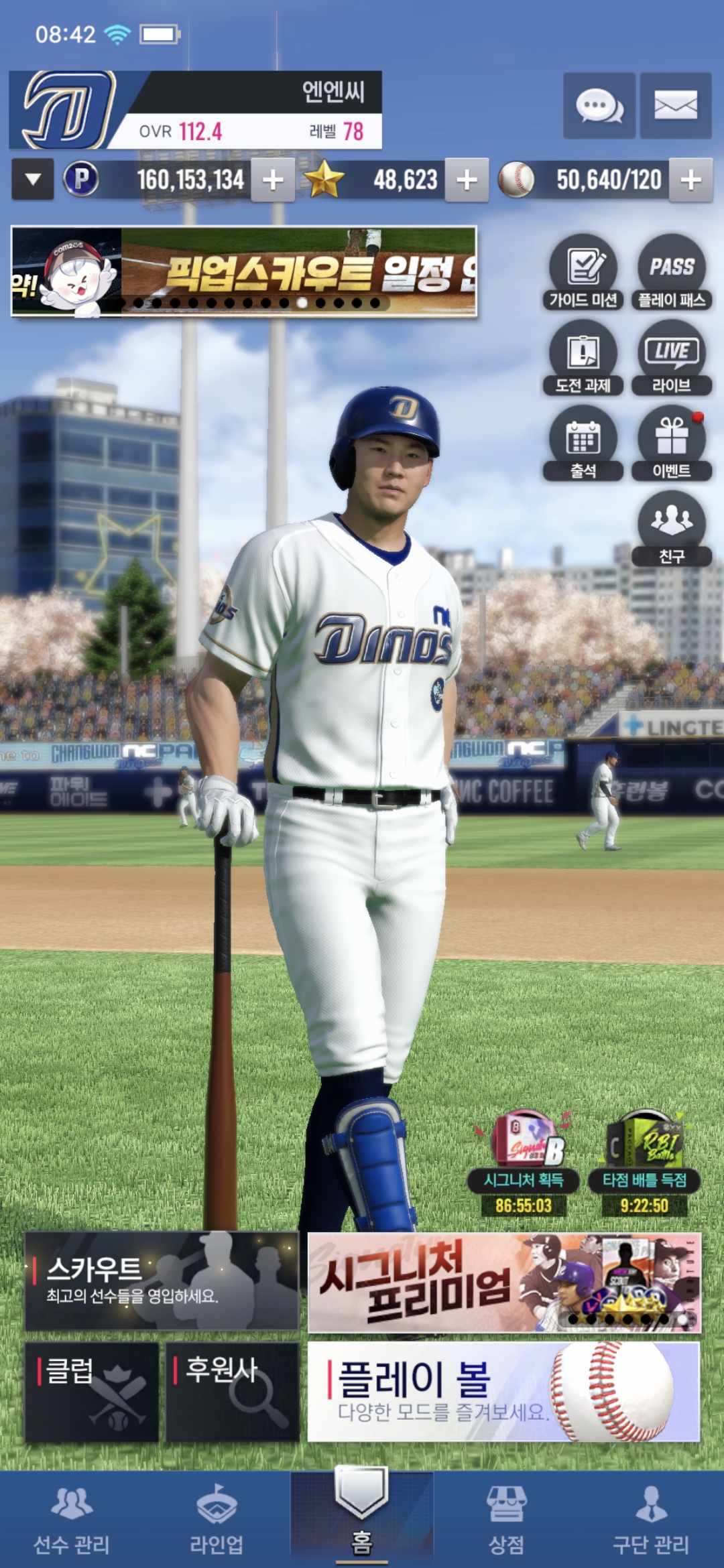
Task: Open the pickup scout schedule banner
Action: [x=244, y=271]
